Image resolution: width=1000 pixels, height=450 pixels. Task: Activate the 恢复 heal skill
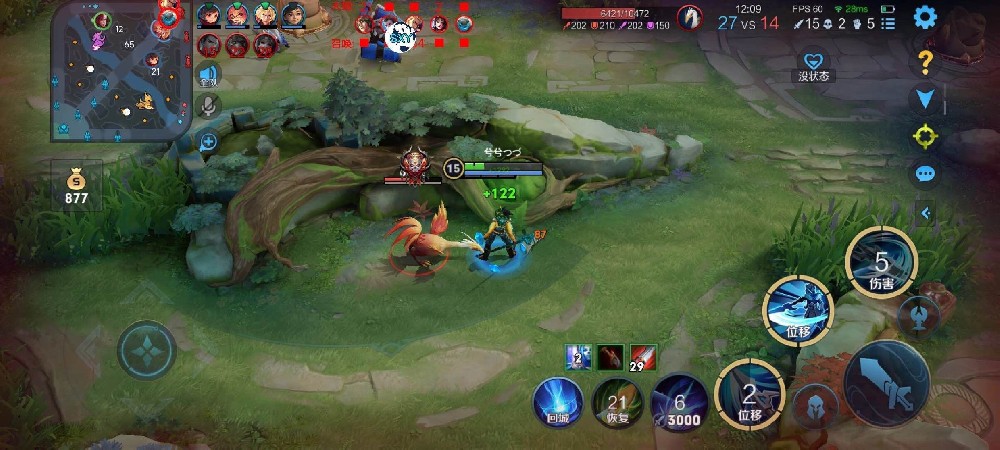(x=617, y=402)
